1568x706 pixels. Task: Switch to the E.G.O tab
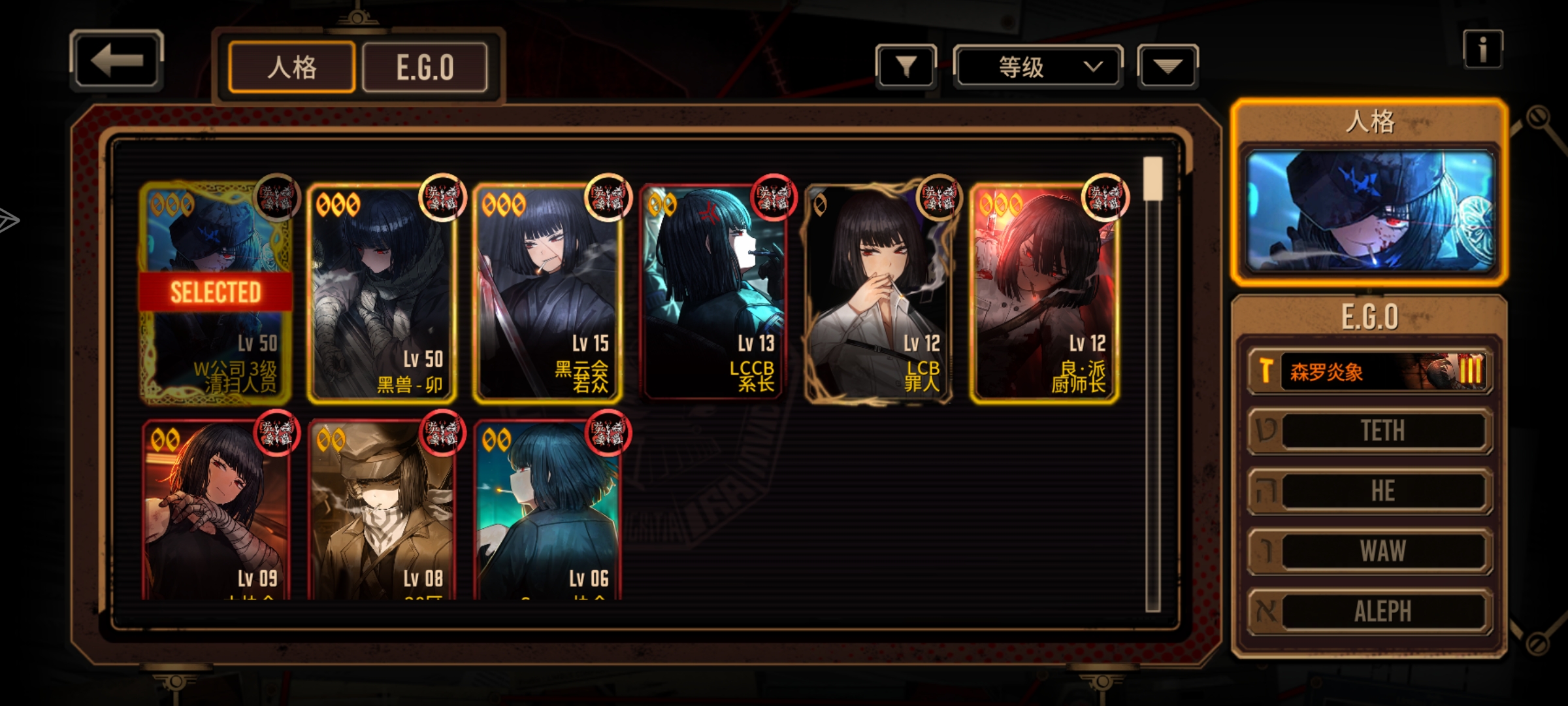[425, 67]
